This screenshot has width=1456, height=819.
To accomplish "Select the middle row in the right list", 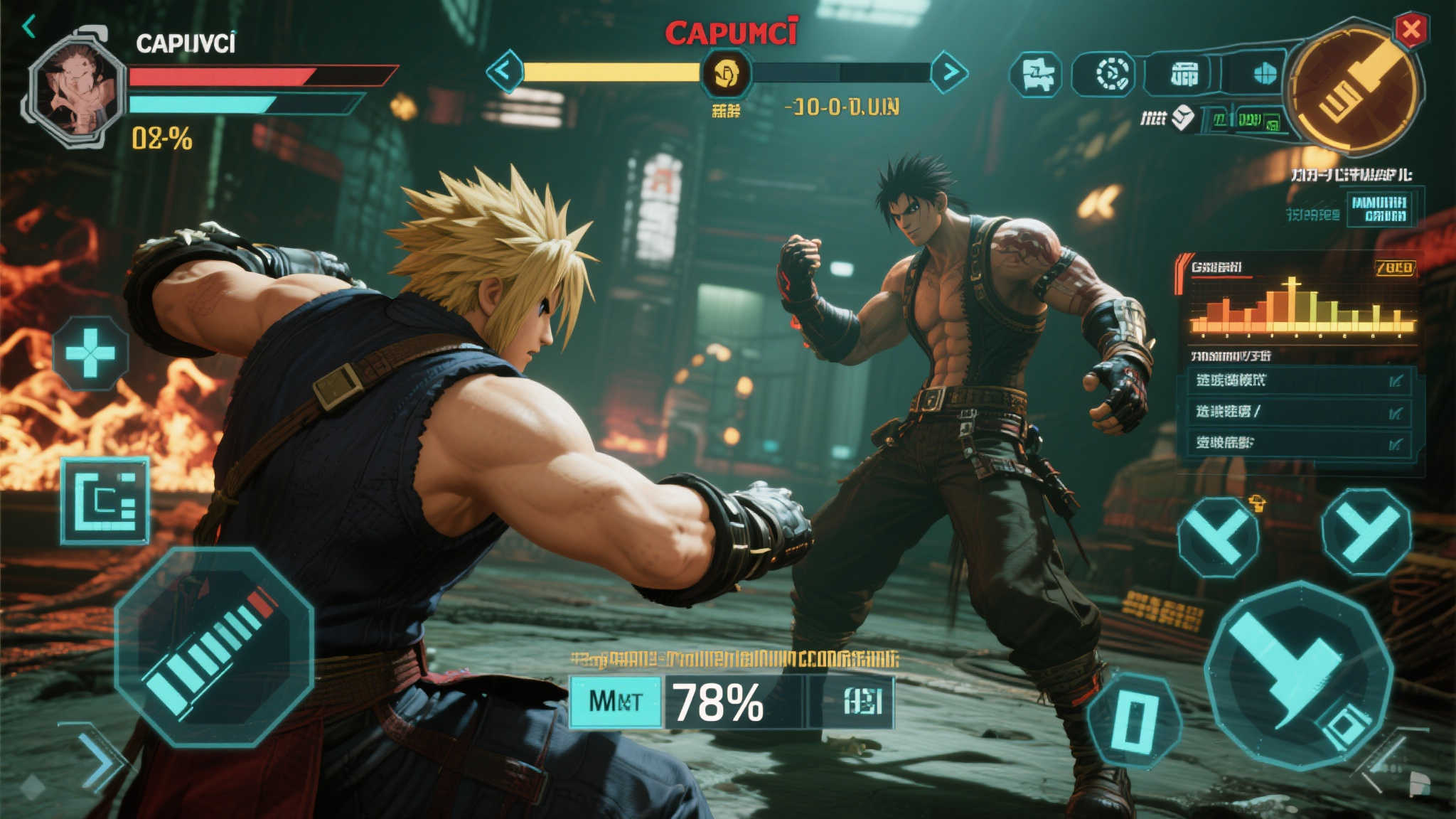I will pos(1299,412).
